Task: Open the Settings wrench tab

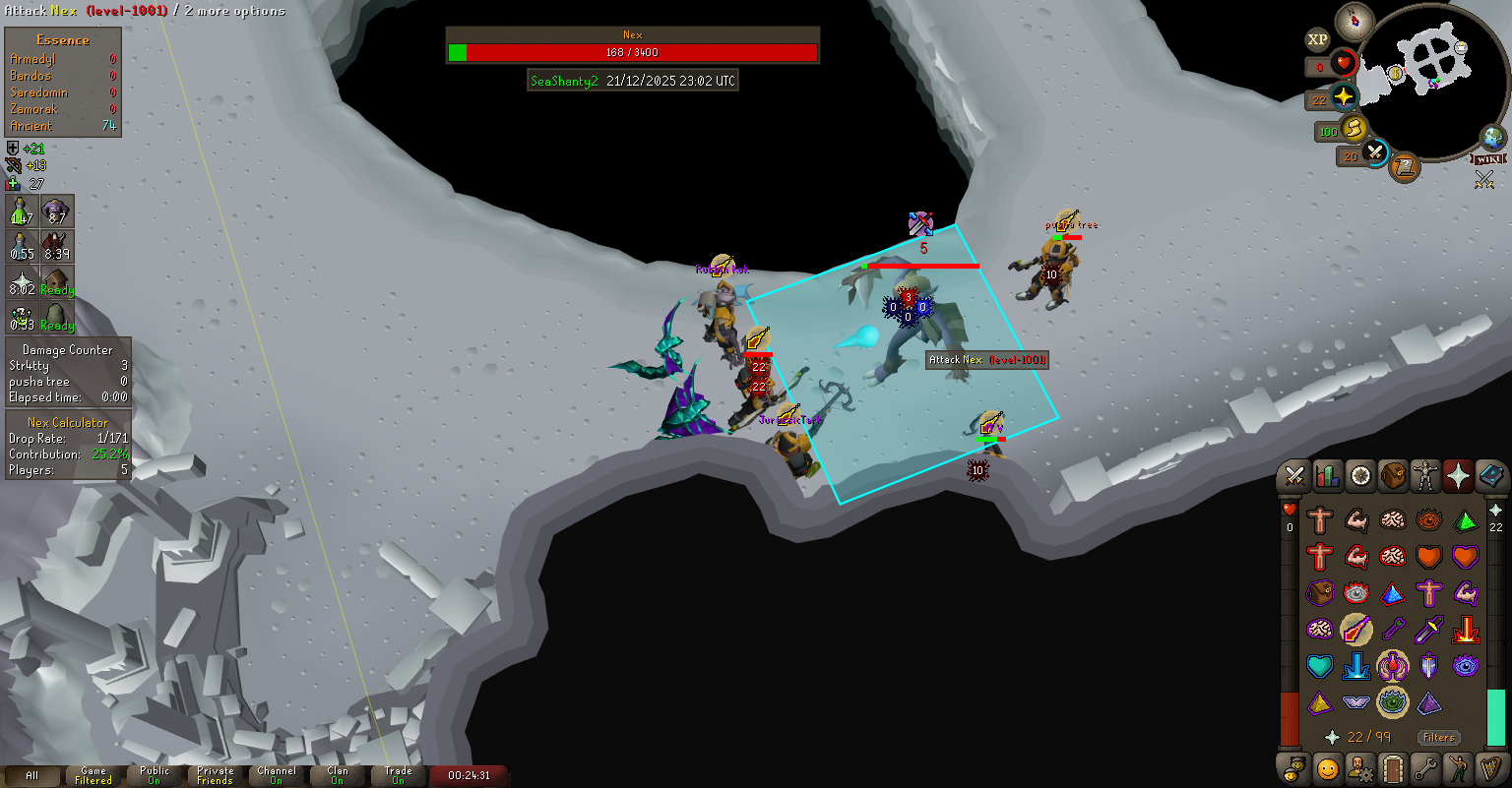Action: (x=1424, y=767)
